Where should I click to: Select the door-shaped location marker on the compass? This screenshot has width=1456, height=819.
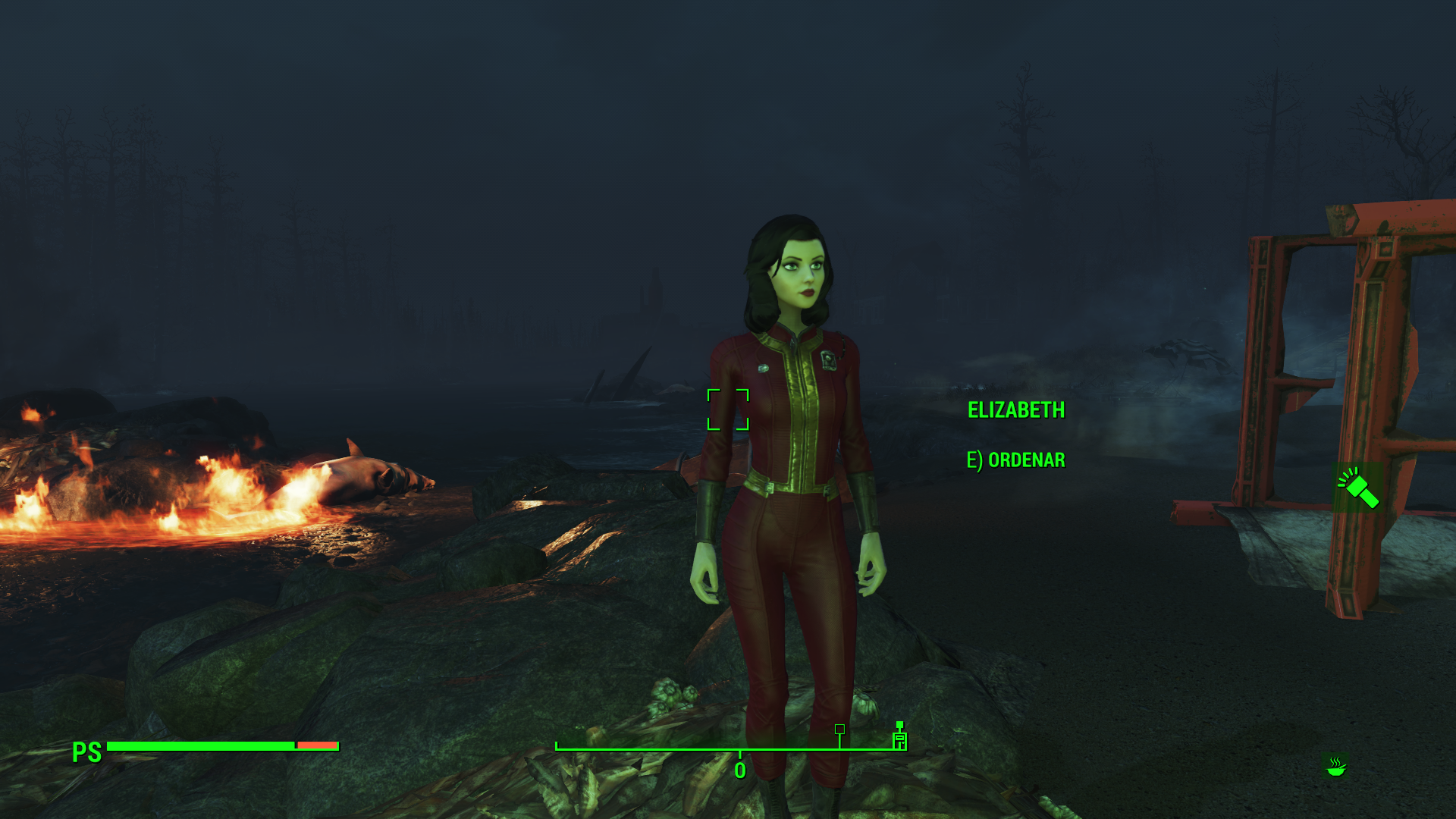pos(899,738)
